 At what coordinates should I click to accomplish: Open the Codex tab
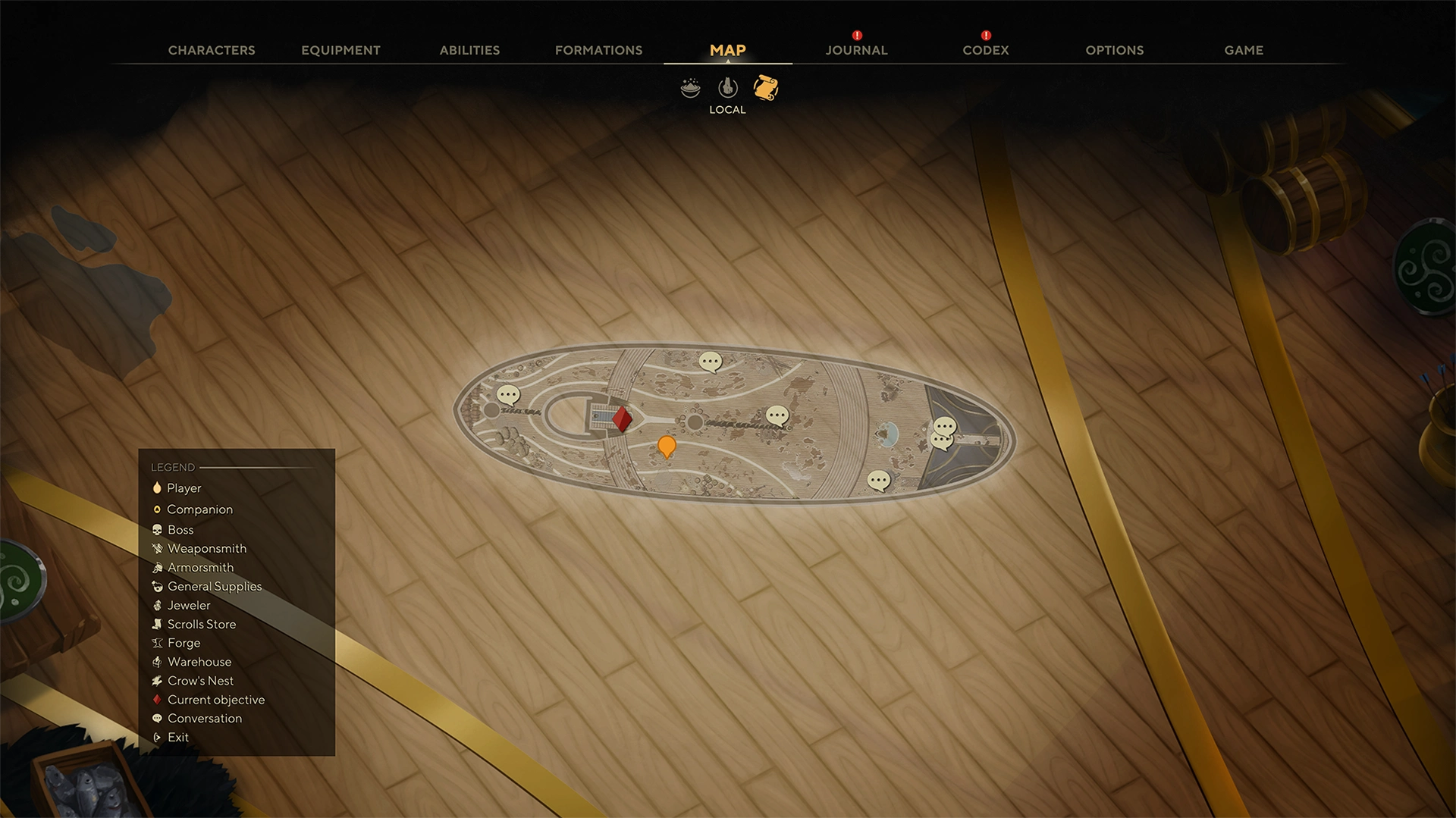tap(985, 50)
